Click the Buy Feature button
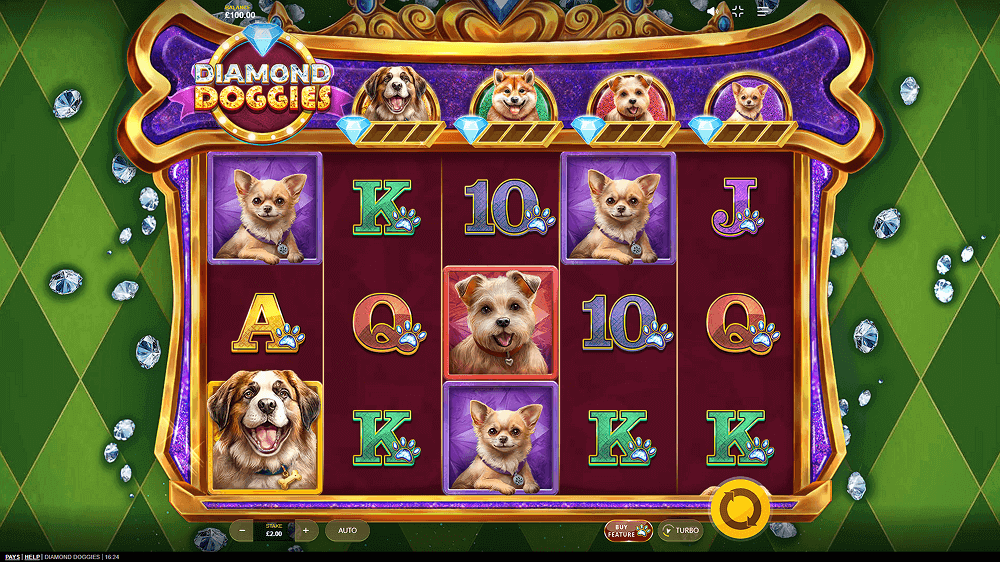The image size is (1000, 562). point(628,530)
